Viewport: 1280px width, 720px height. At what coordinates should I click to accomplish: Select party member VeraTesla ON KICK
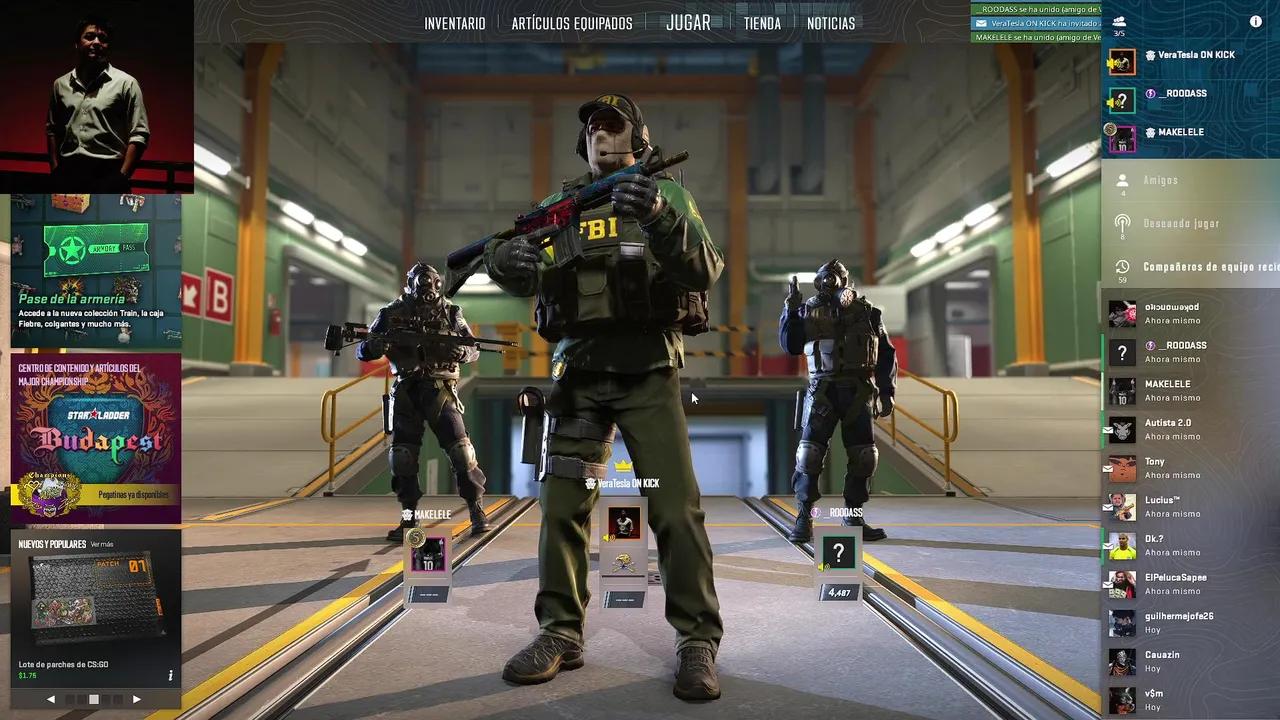coord(1189,56)
